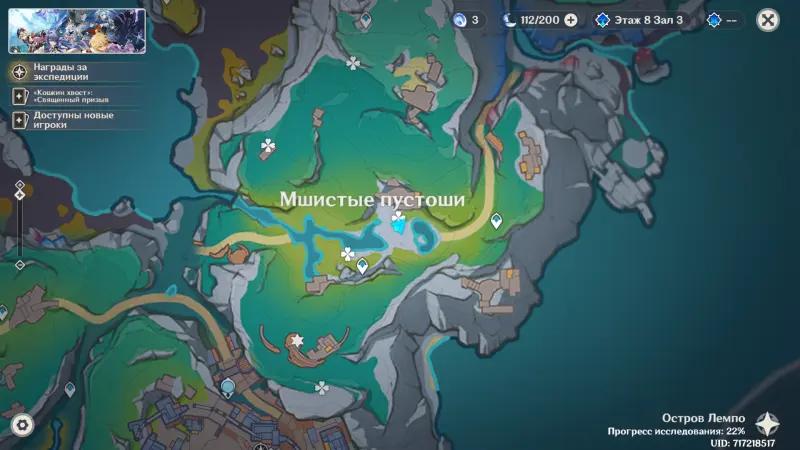The image size is (800, 450).
Task: Close the map with the X button
Action: point(768,19)
